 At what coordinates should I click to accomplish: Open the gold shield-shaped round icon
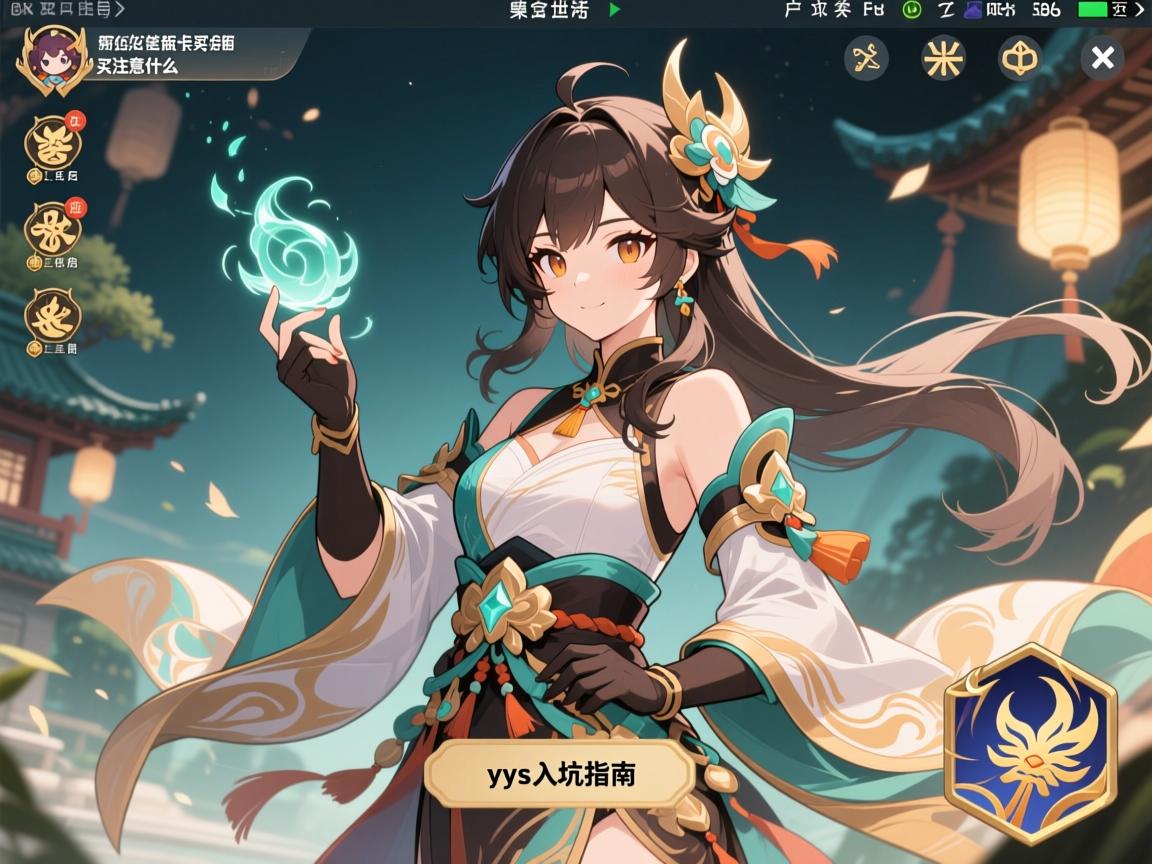point(1020,59)
